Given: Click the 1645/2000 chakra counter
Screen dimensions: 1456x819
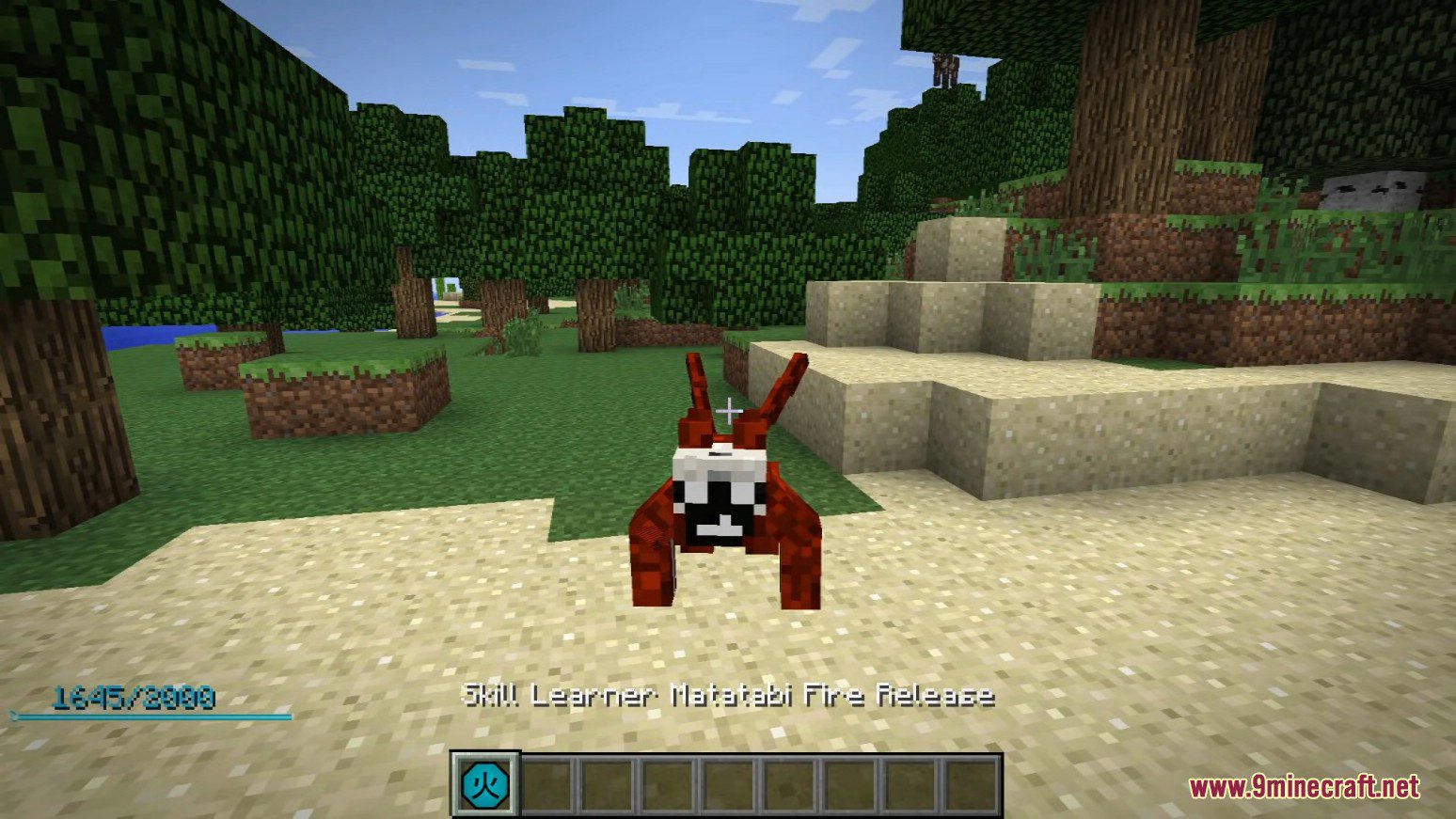Looking at the screenshot, I should 135,696.
